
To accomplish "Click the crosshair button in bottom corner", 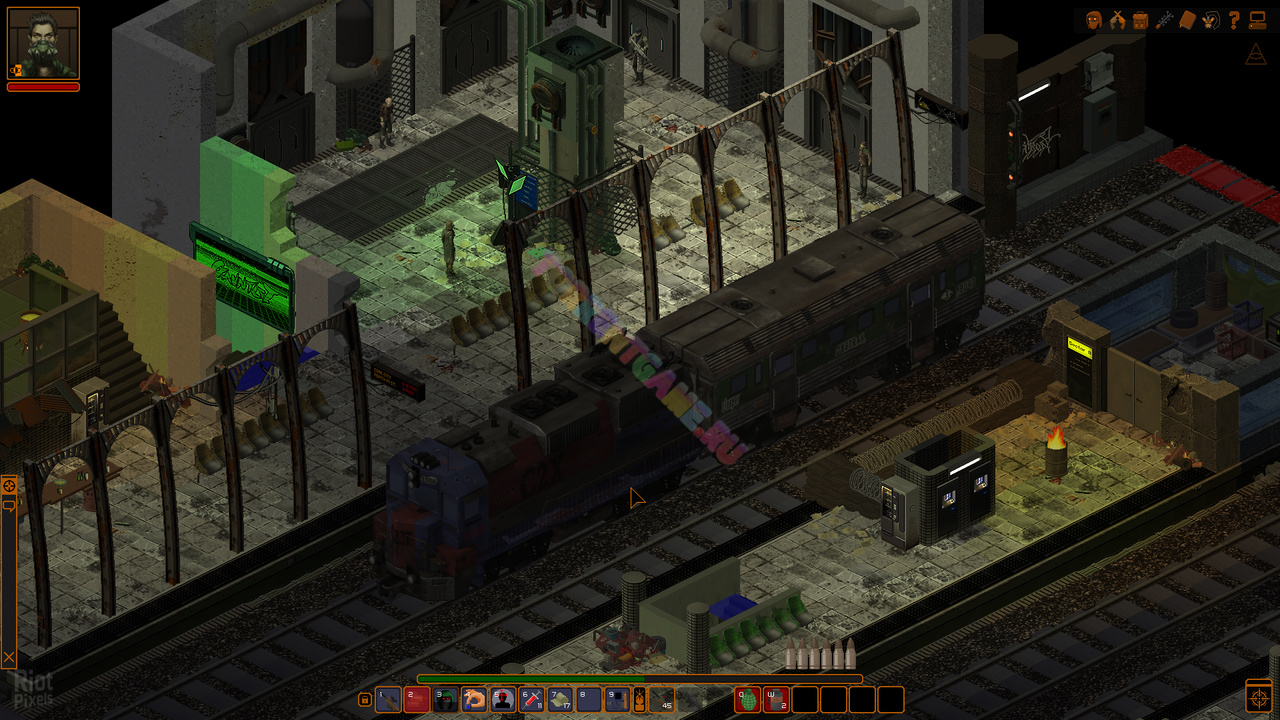I will point(1259,696).
